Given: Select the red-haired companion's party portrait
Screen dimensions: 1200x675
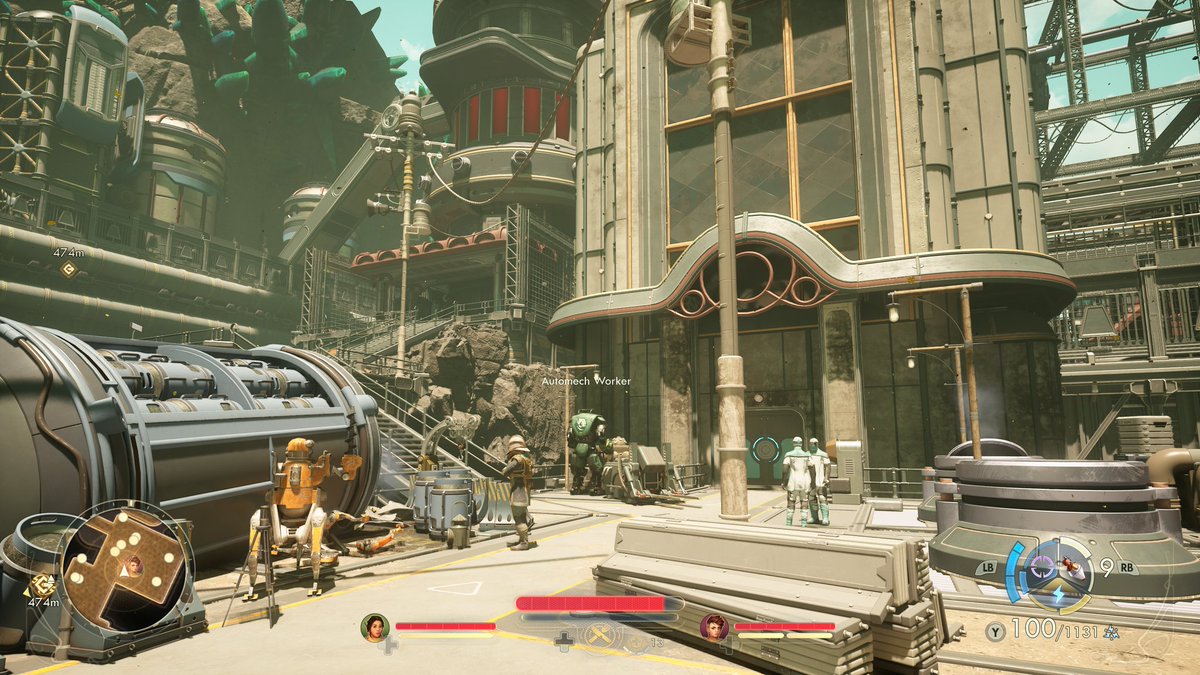Looking at the screenshot, I should 713,627.
